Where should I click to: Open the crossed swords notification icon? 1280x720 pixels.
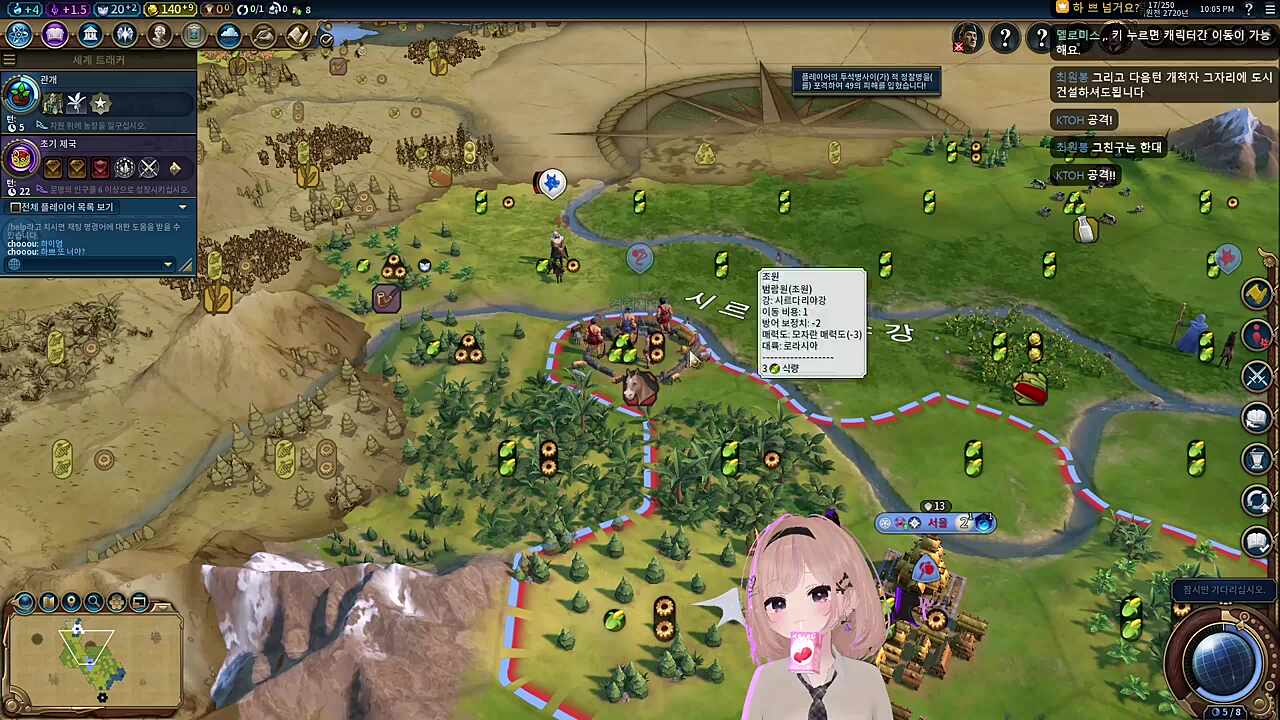(1257, 376)
